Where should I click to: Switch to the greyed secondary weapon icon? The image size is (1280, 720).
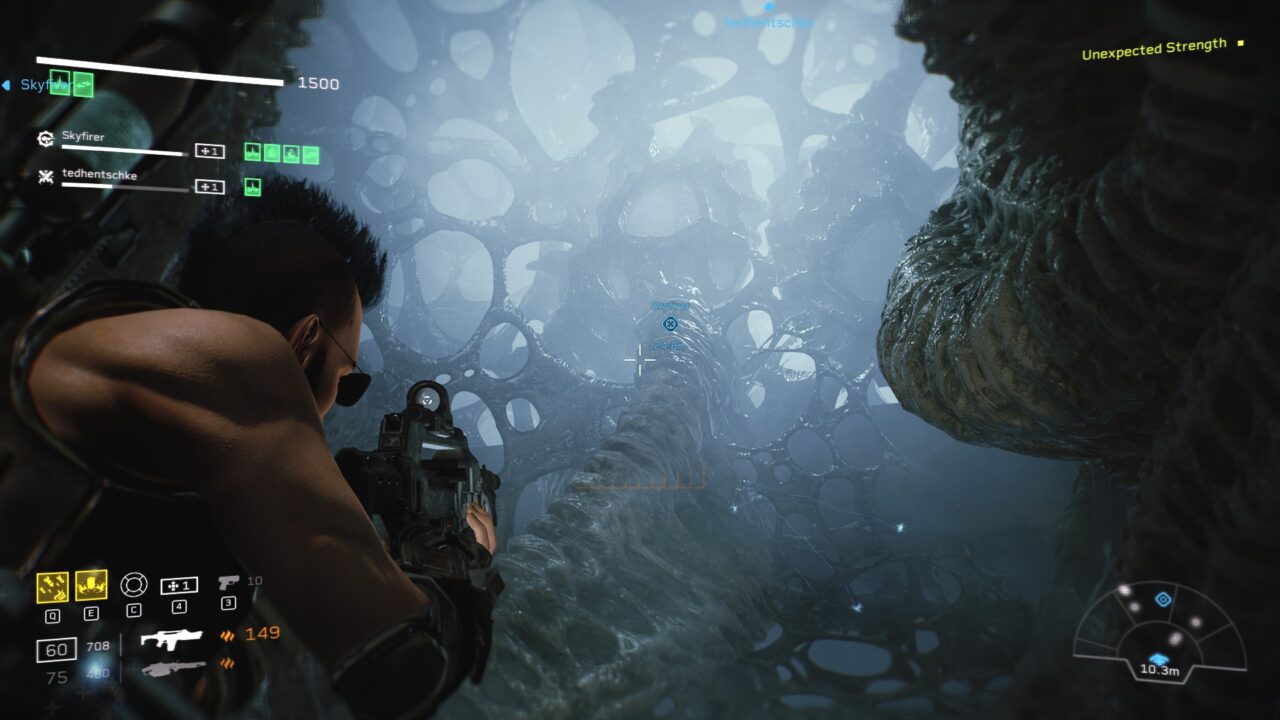(x=173, y=668)
